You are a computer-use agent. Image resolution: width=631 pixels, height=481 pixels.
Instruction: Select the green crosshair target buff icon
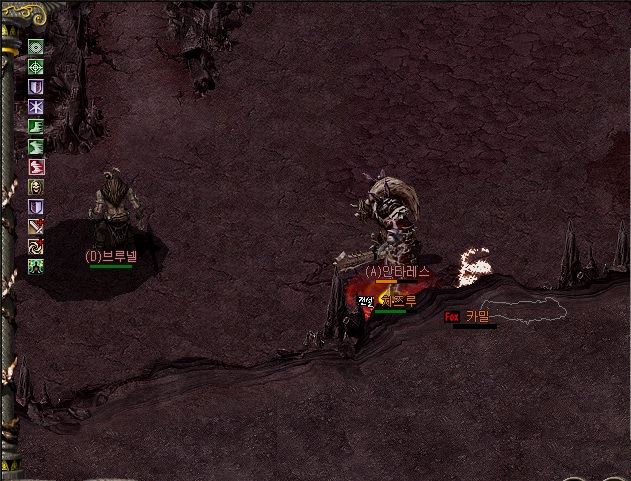(x=36, y=67)
